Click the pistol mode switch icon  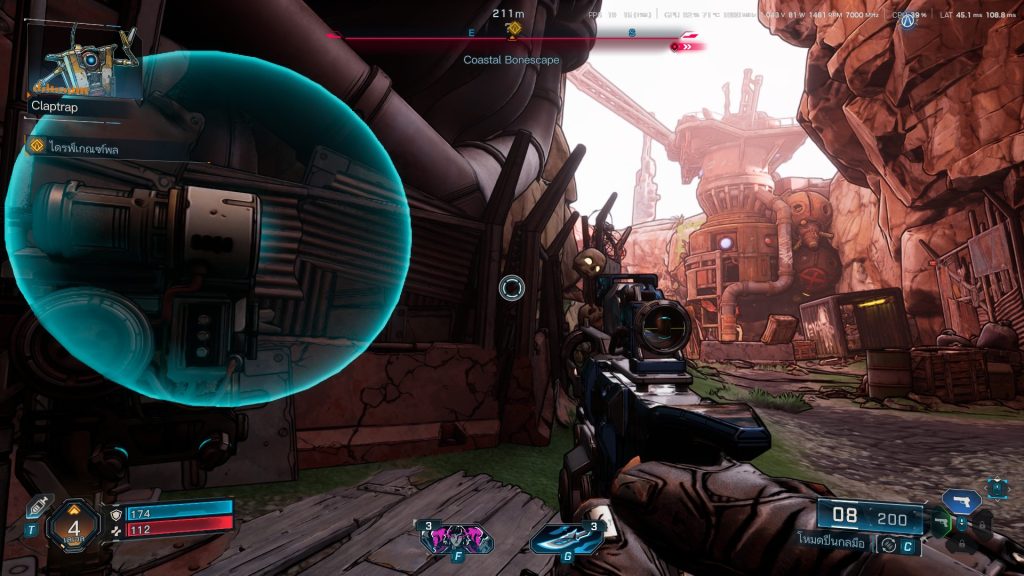point(886,545)
